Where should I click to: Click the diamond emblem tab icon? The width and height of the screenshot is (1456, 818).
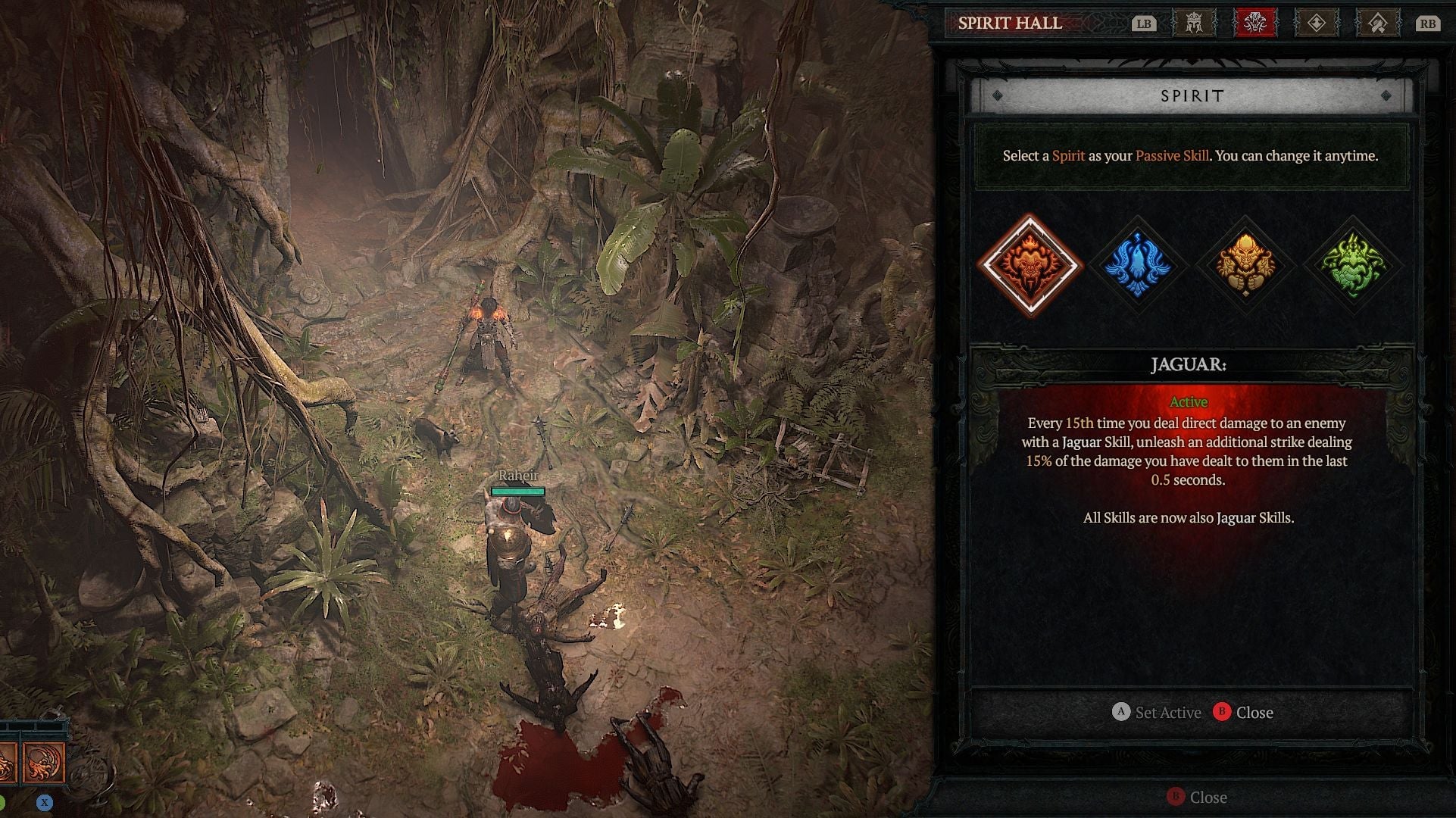point(1317,23)
